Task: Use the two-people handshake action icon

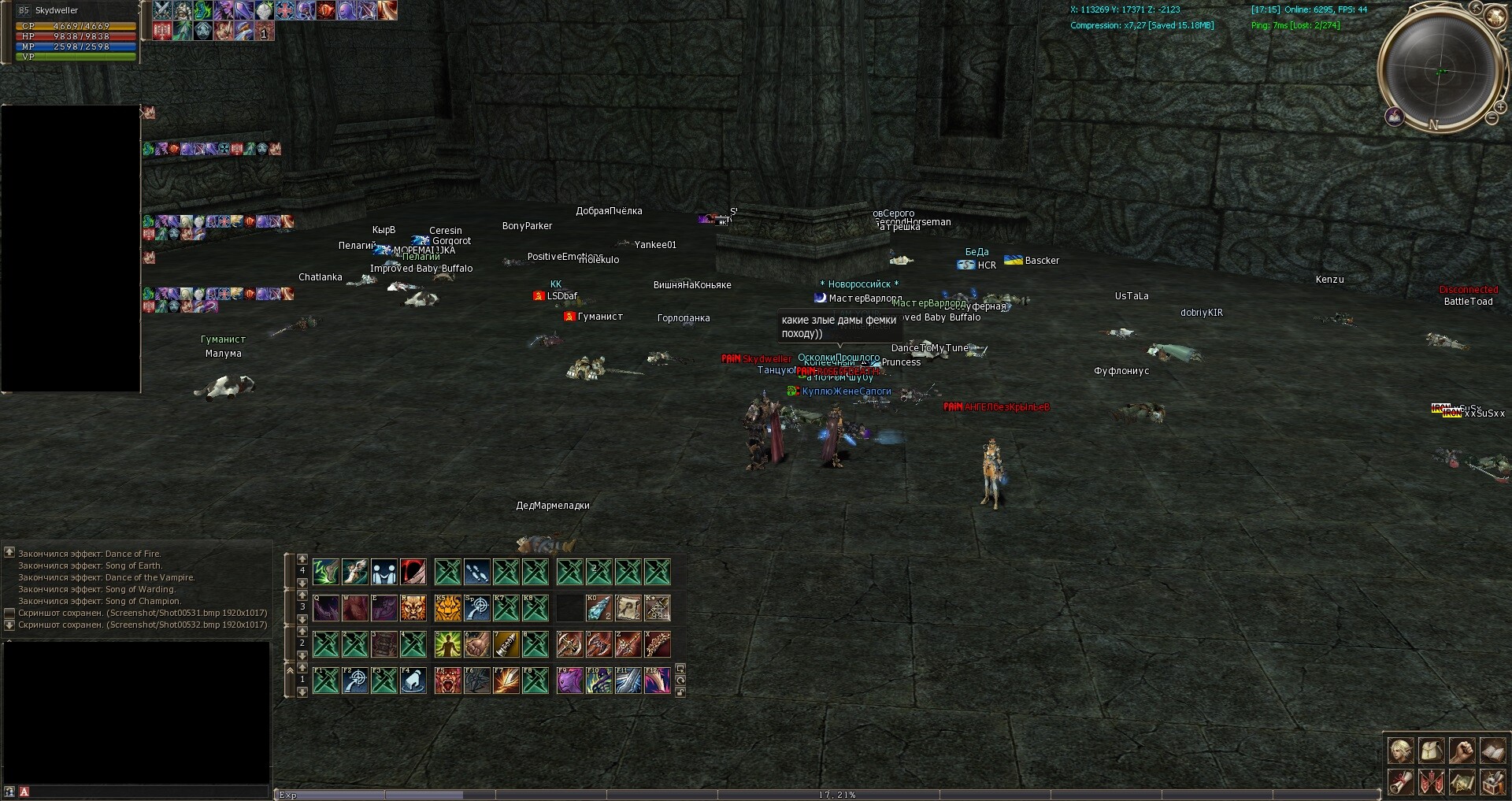Action: [384, 571]
